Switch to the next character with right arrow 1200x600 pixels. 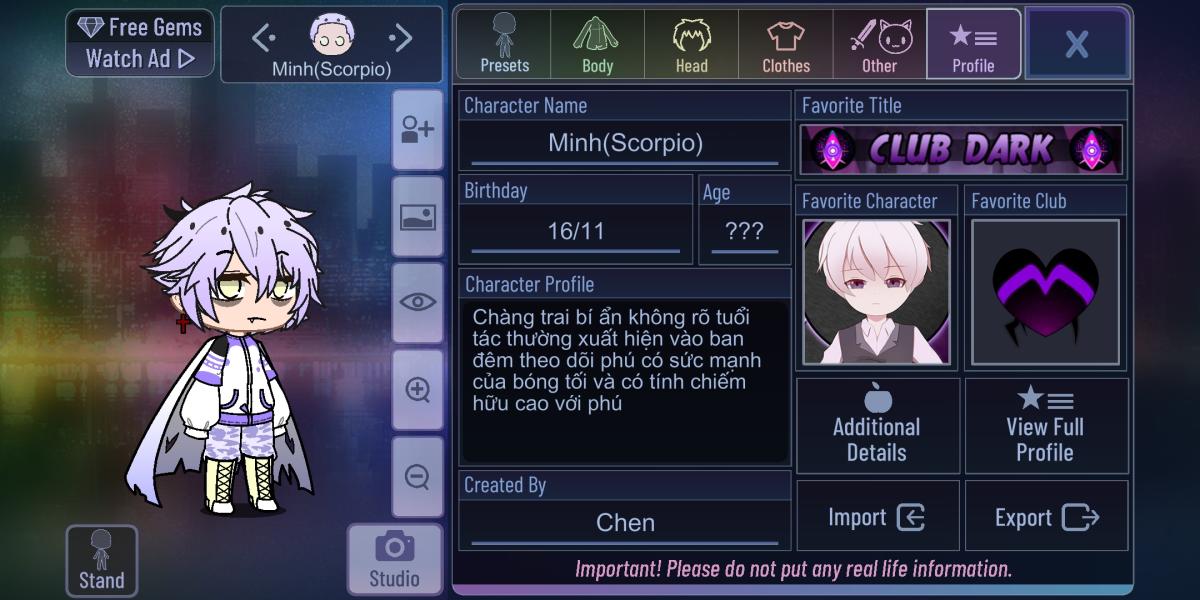(x=400, y=39)
